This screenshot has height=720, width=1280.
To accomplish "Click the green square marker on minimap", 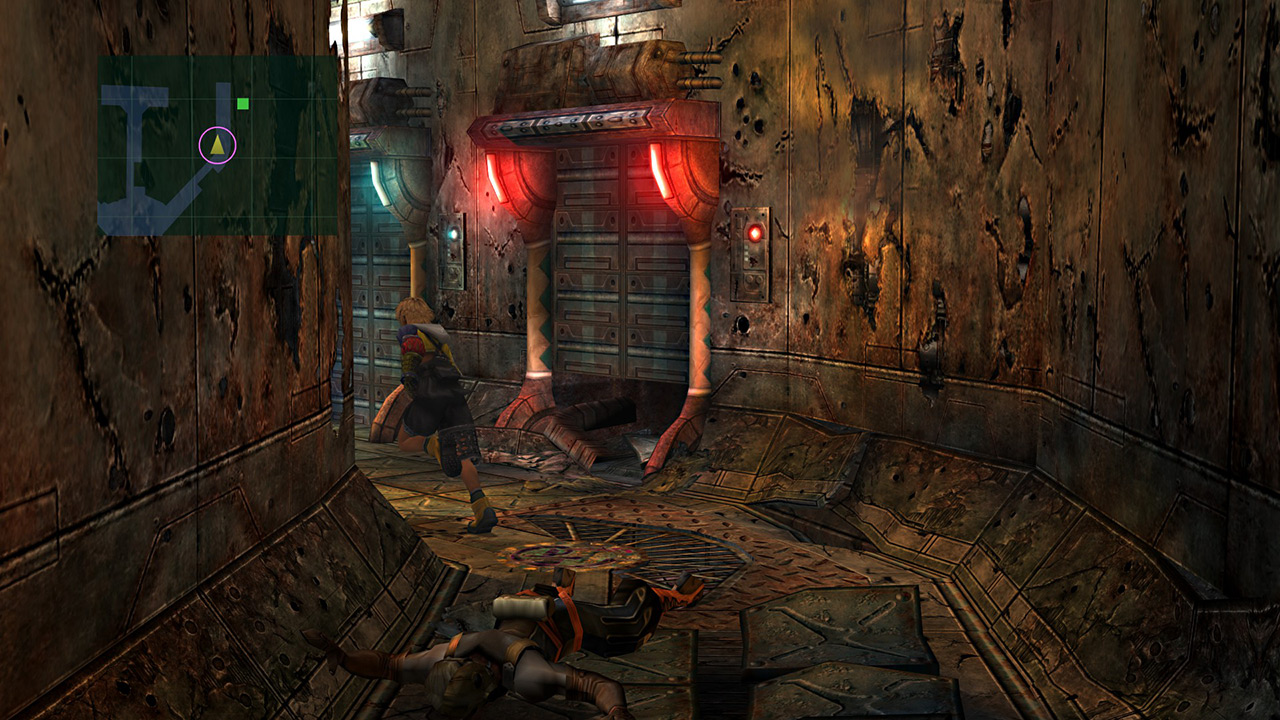I will tap(243, 103).
